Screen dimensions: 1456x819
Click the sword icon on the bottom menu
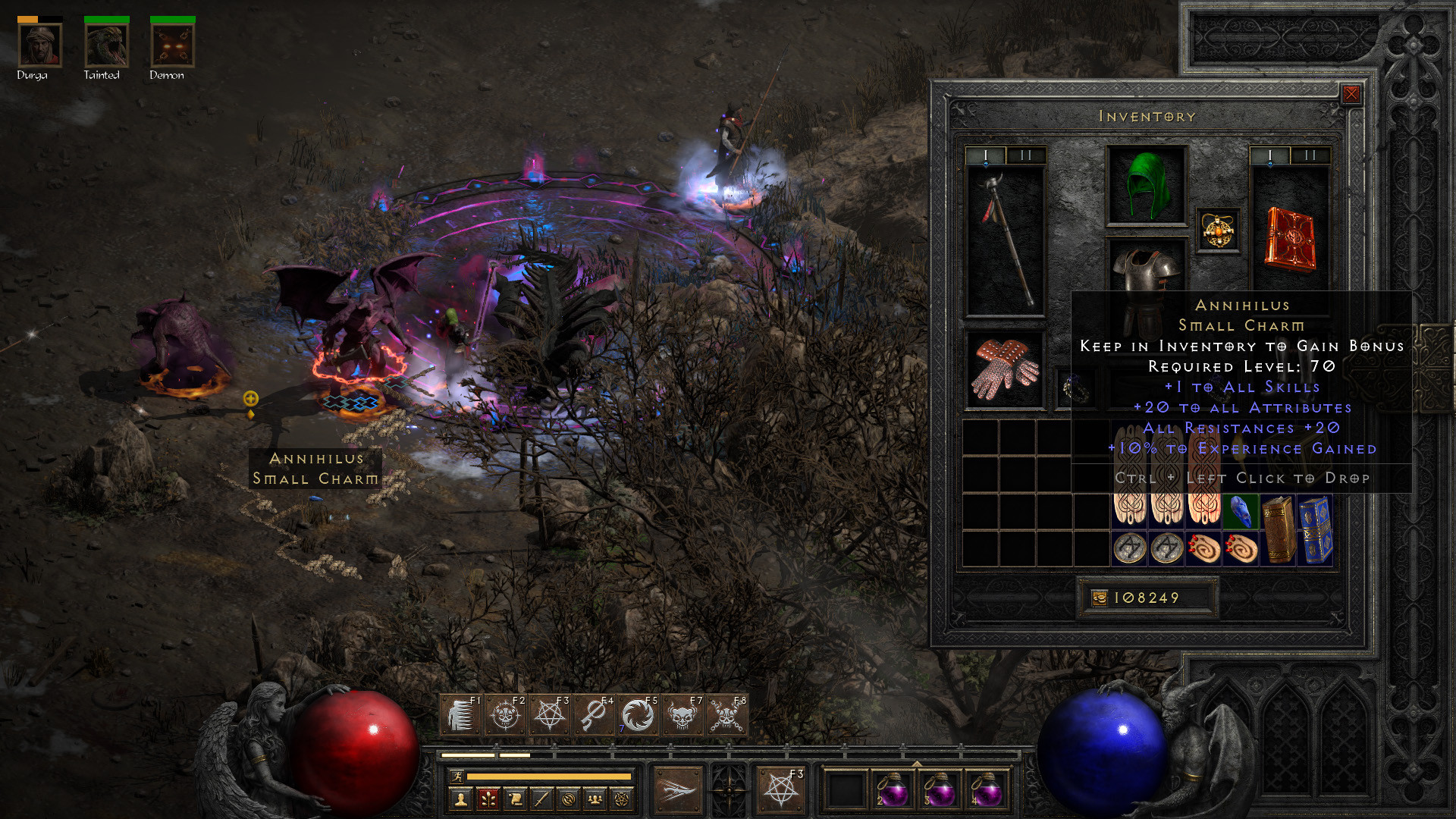[x=540, y=800]
